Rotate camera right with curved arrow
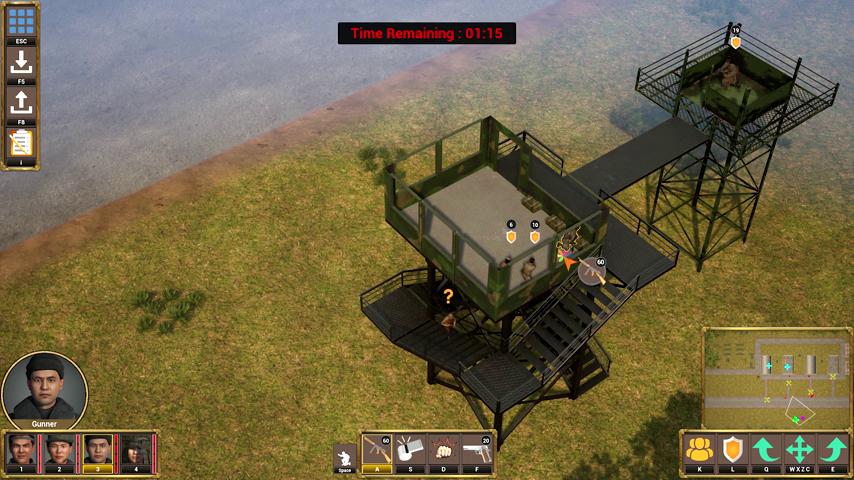 click(833, 449)
